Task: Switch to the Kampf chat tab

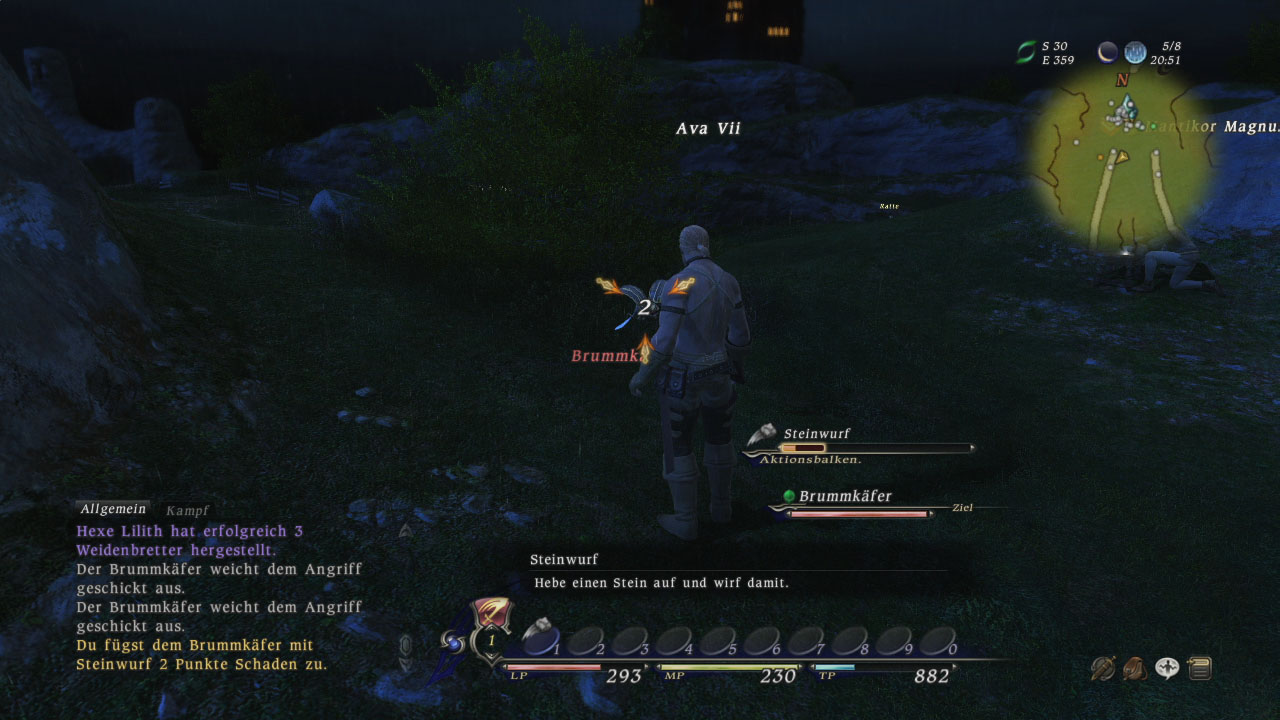Action: tap(188, 510)
